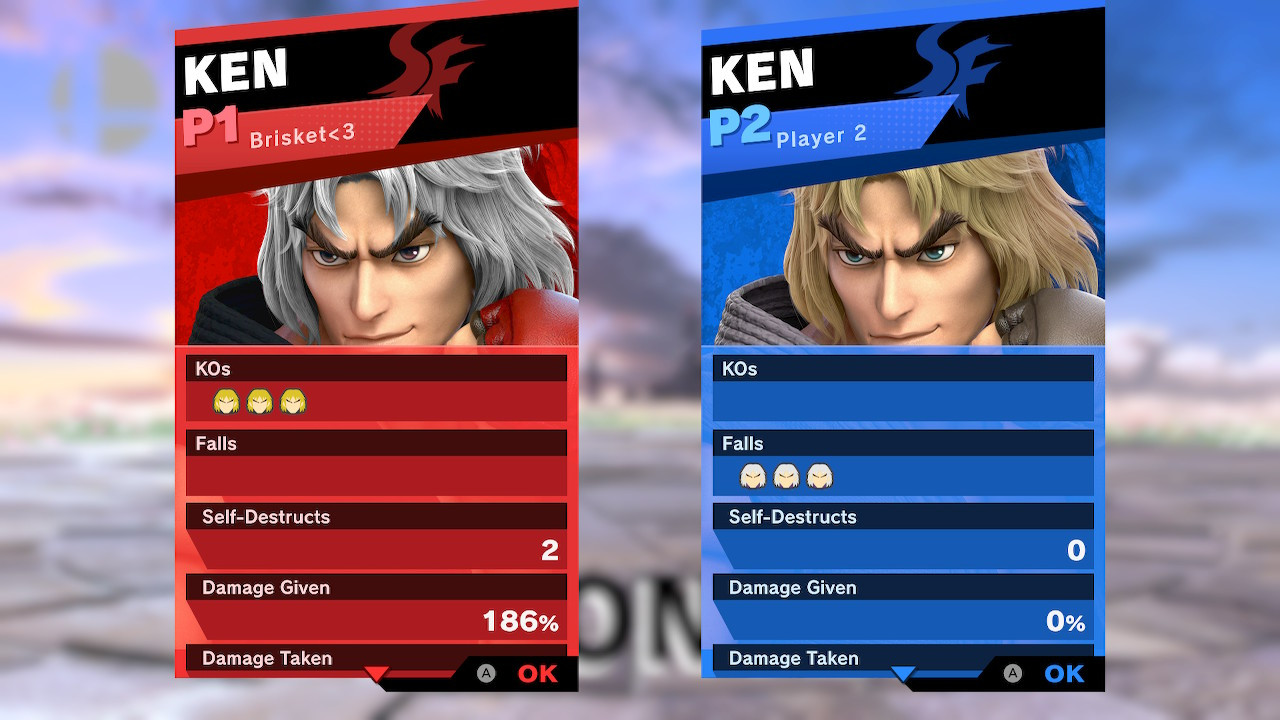The image size is (1280, 720).
Task: Click the A button icon beside P2's OK
Action: [1011, 674]
